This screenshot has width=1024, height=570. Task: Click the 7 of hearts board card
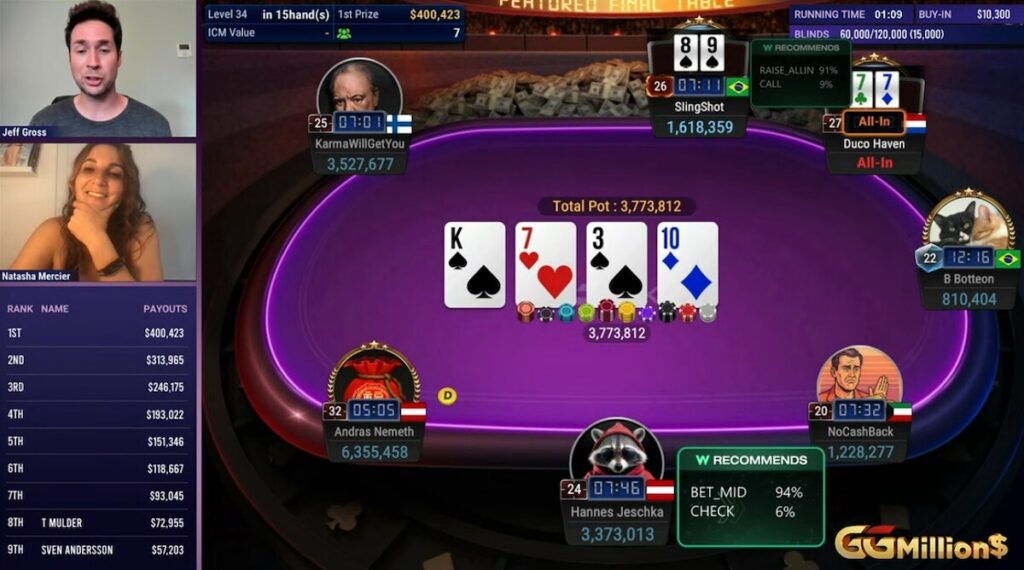(x=545, y=264)
